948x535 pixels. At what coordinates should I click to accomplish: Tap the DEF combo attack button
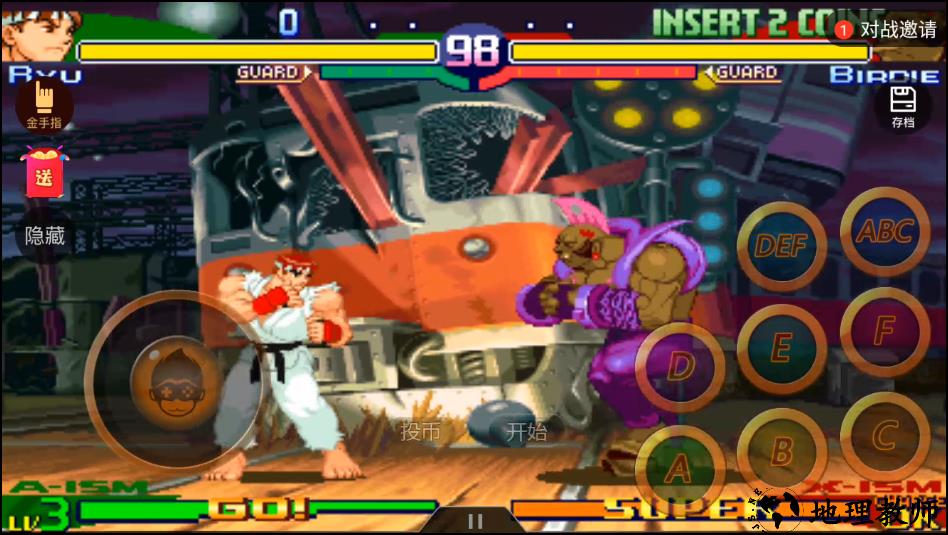781,246
